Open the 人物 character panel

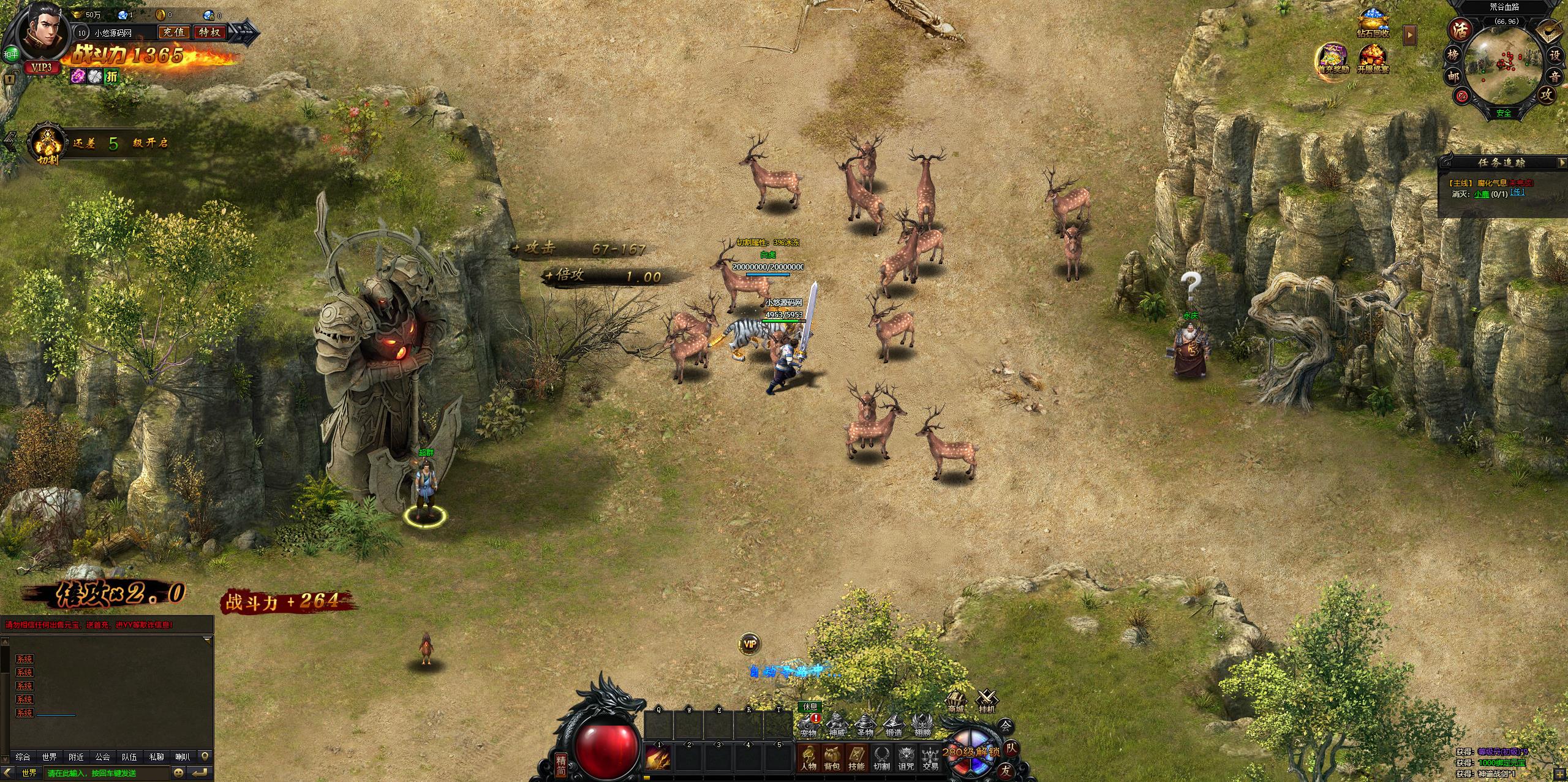point(808,757)
